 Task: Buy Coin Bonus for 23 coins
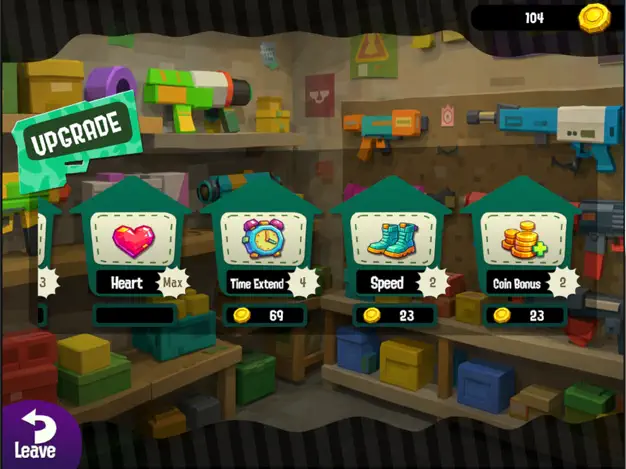click(x=523, y=316)
